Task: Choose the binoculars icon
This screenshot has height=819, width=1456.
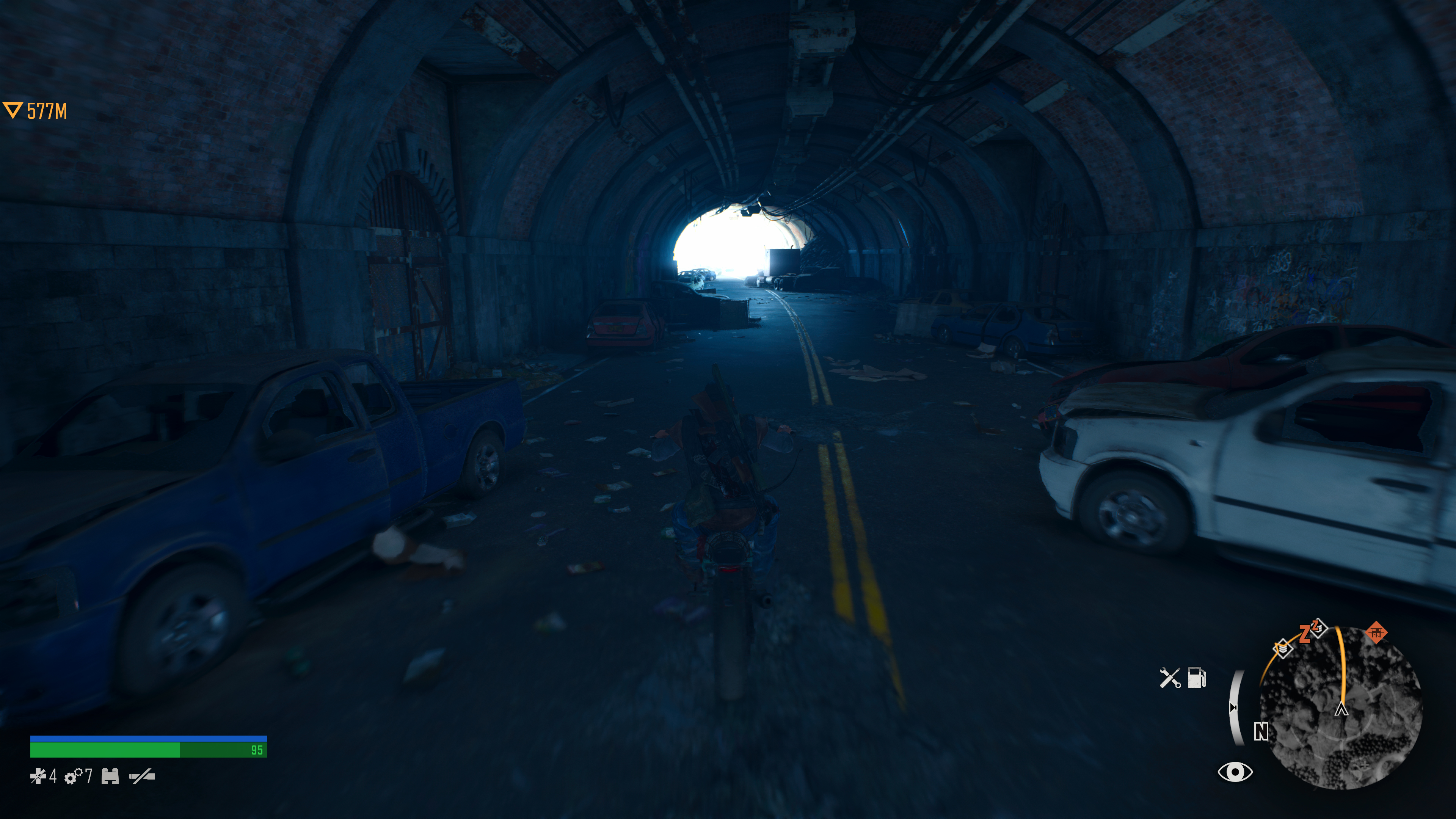Action: [x=110, y=777]
